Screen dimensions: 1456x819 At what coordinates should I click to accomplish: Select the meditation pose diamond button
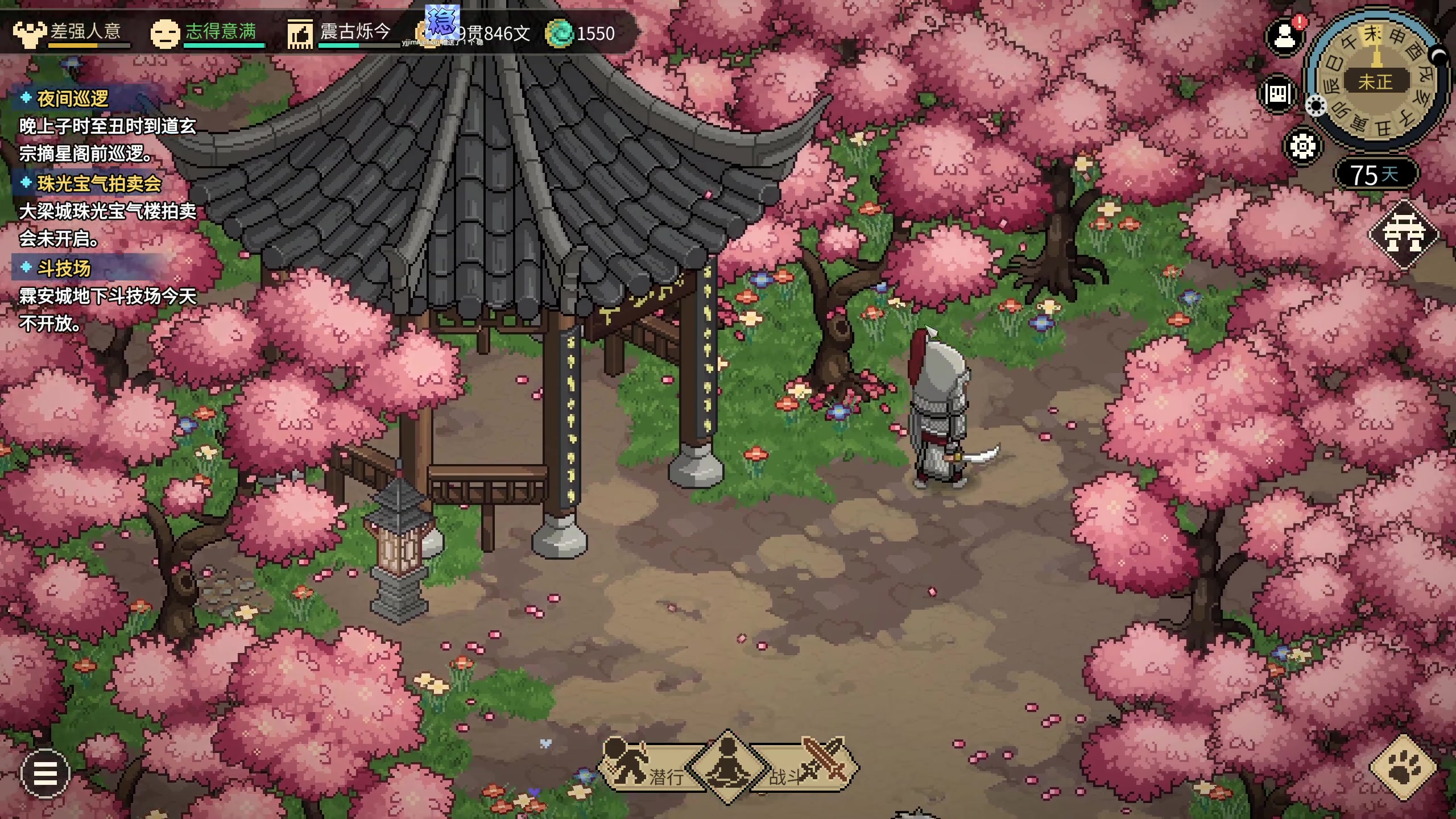(727, 767)
